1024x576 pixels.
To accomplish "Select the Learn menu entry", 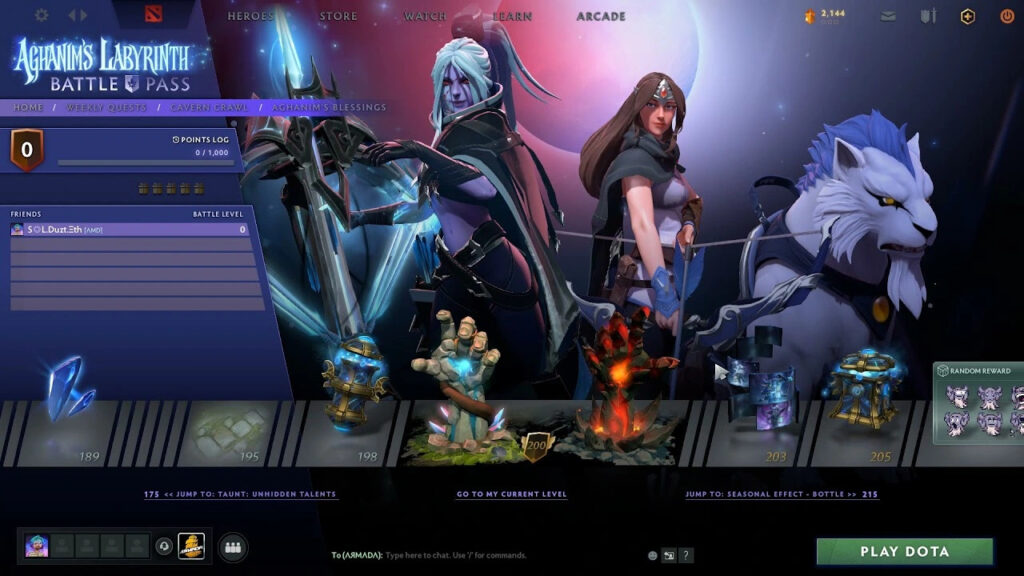I will pyautogui.click(x=512, y=16).
